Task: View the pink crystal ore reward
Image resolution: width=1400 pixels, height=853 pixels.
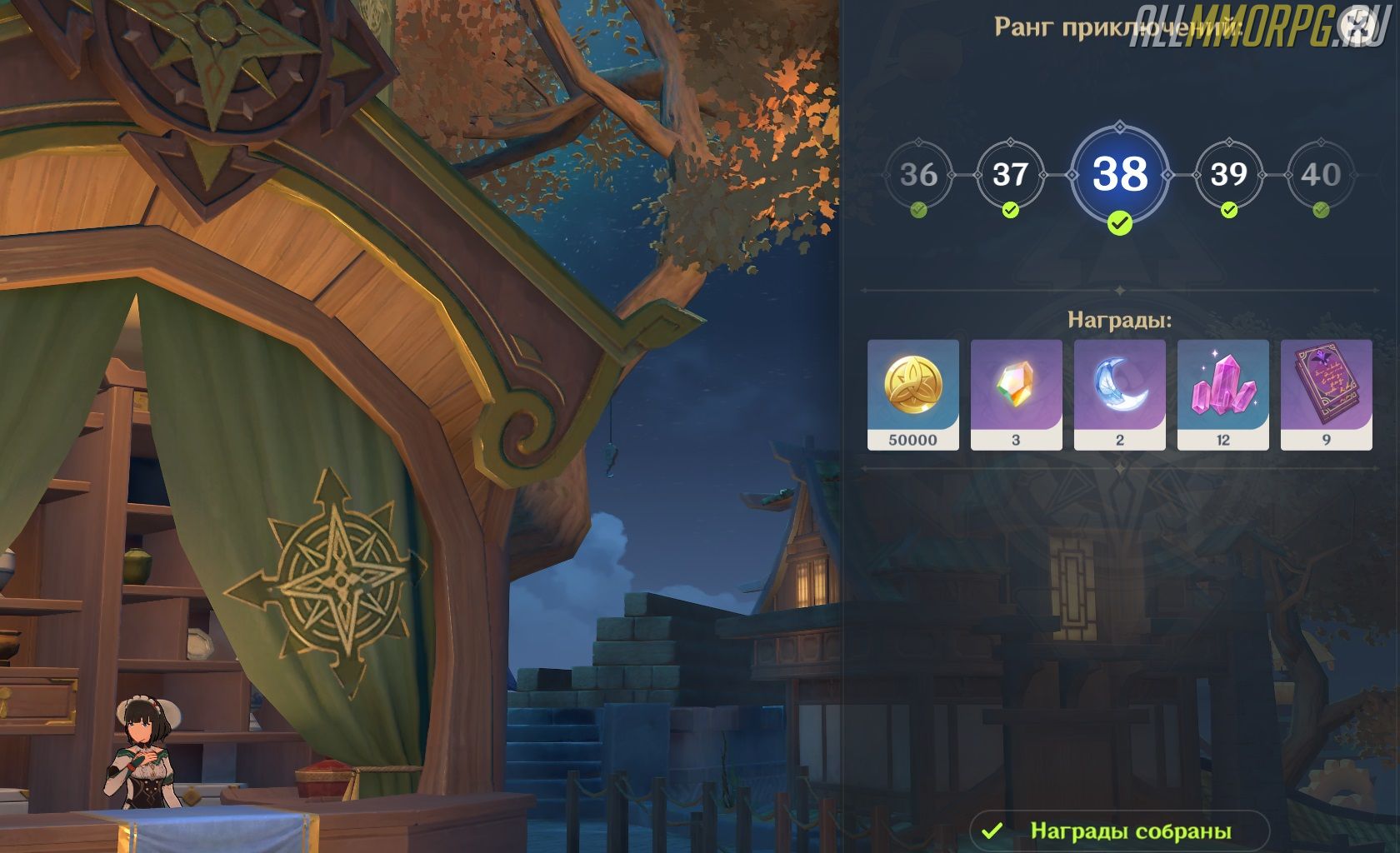Action: pos(1222,394)
